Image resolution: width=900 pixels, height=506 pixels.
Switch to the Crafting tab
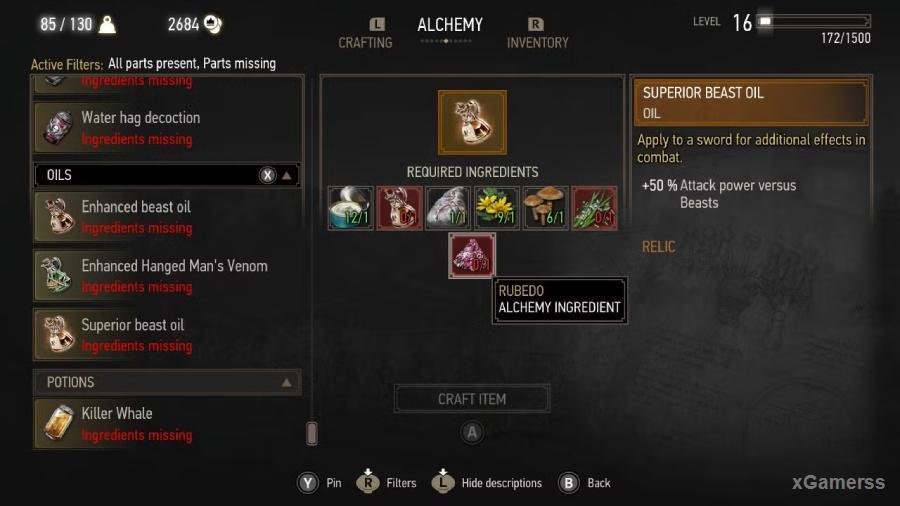tap(365, 42)
